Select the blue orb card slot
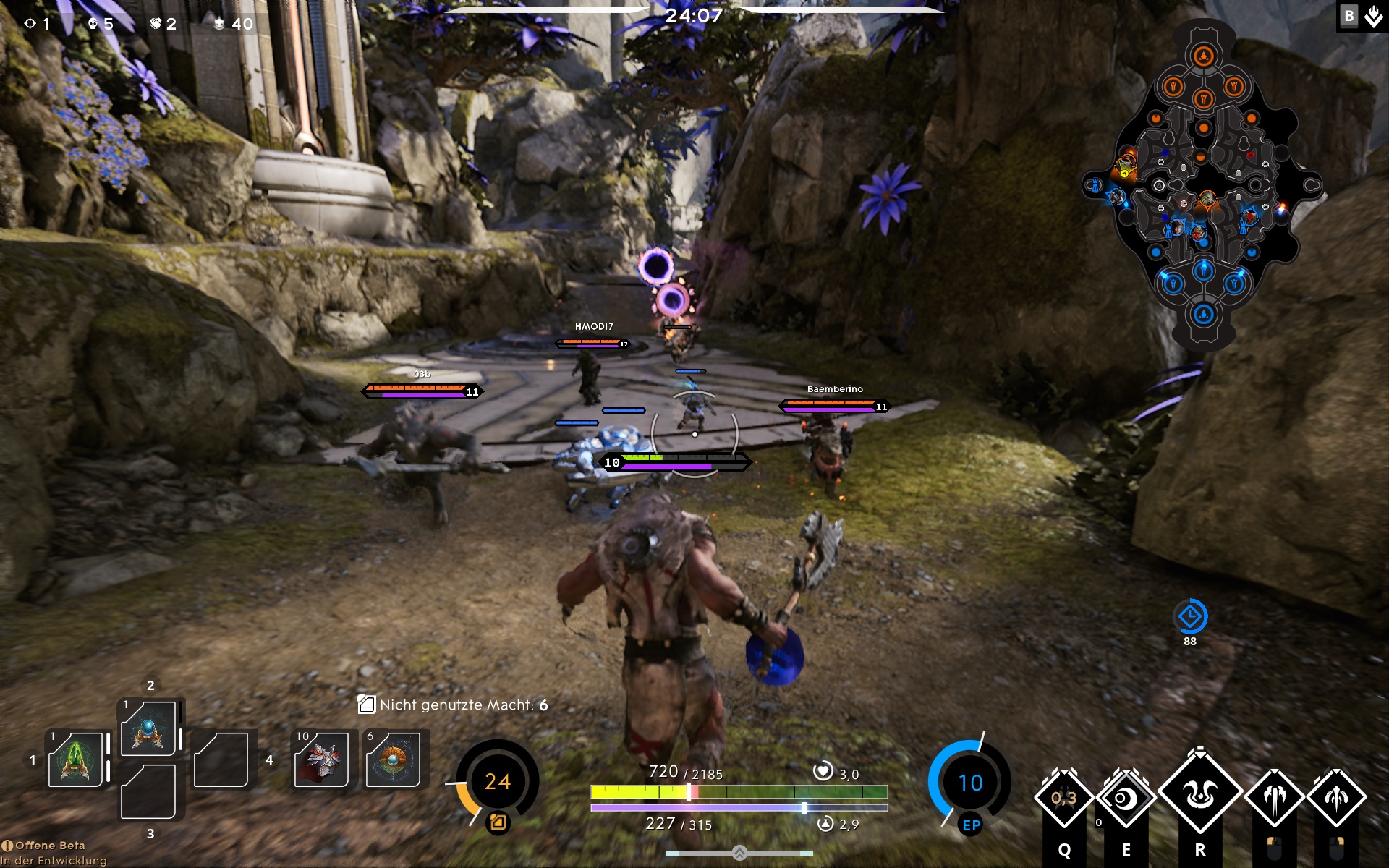The image size is (1389, 868). [x=148, y=728]
